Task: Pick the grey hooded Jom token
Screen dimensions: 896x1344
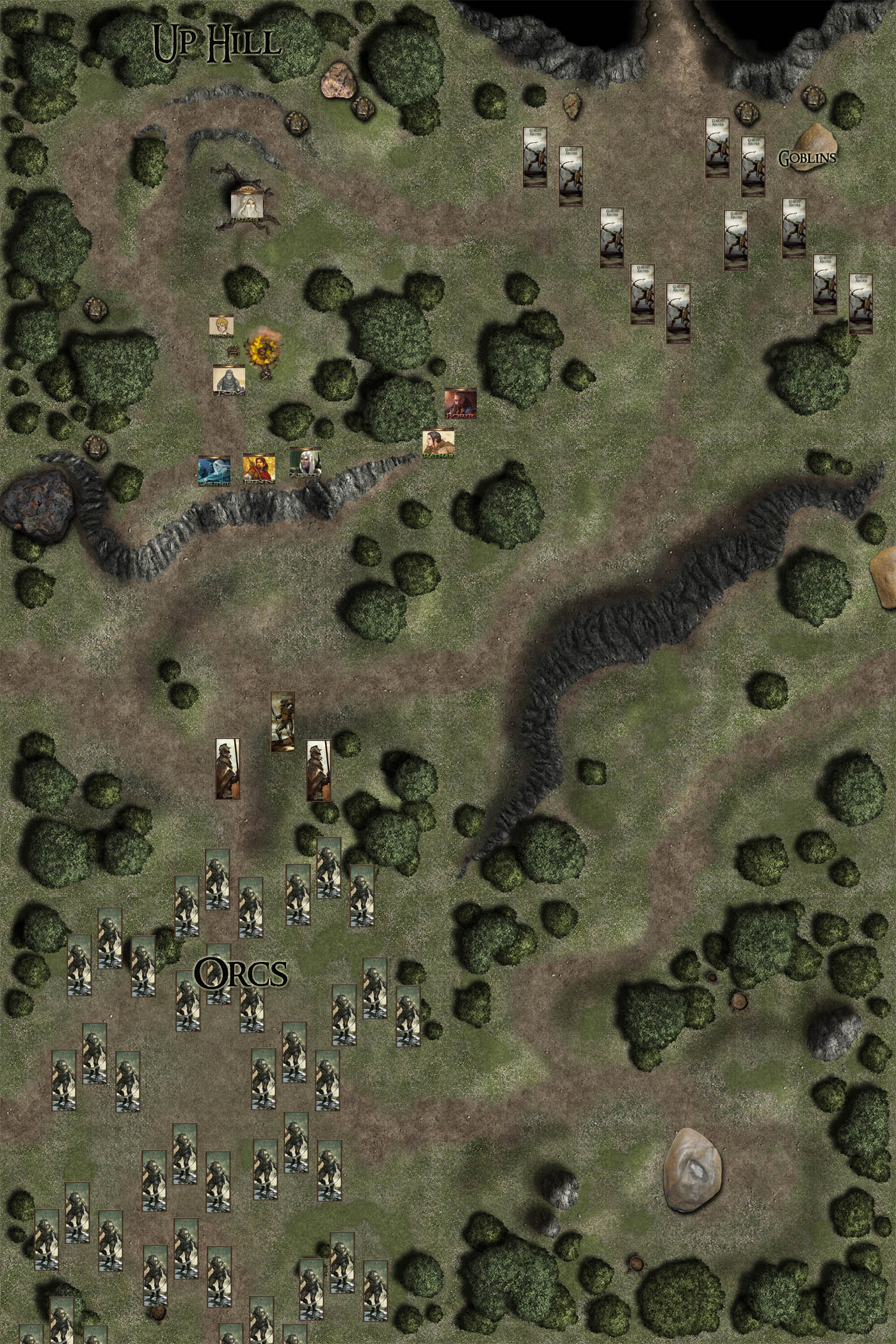Action: tap(229, 380)
